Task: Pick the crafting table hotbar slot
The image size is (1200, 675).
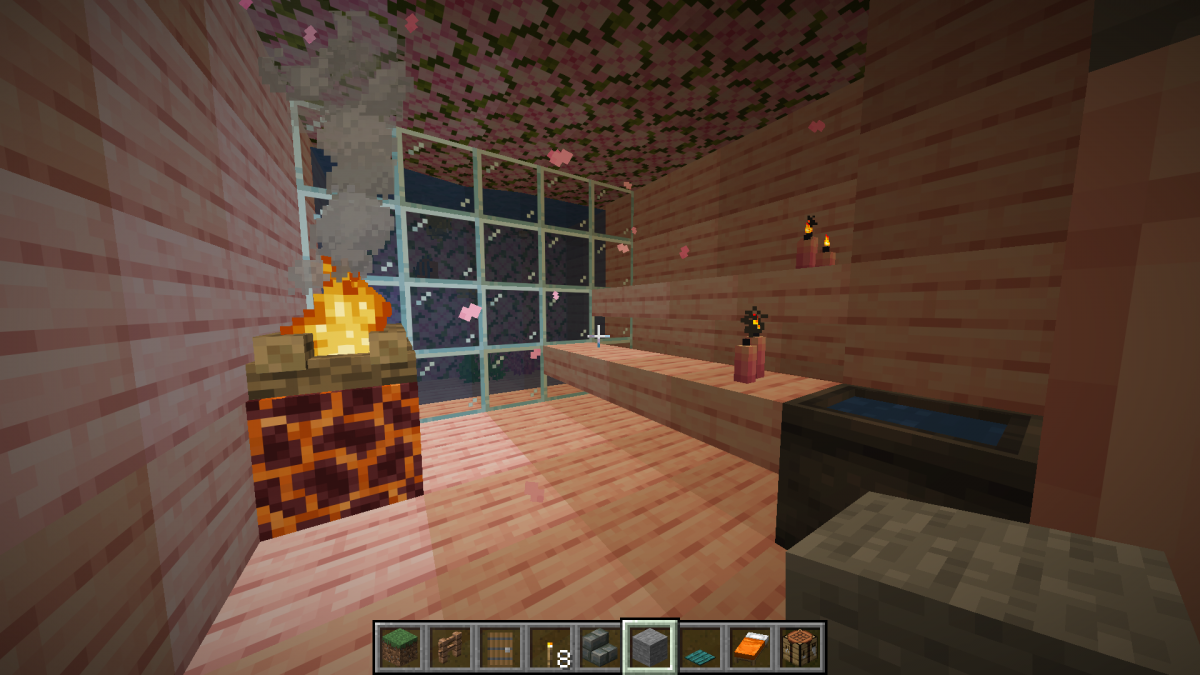Action: pos(800,647)
